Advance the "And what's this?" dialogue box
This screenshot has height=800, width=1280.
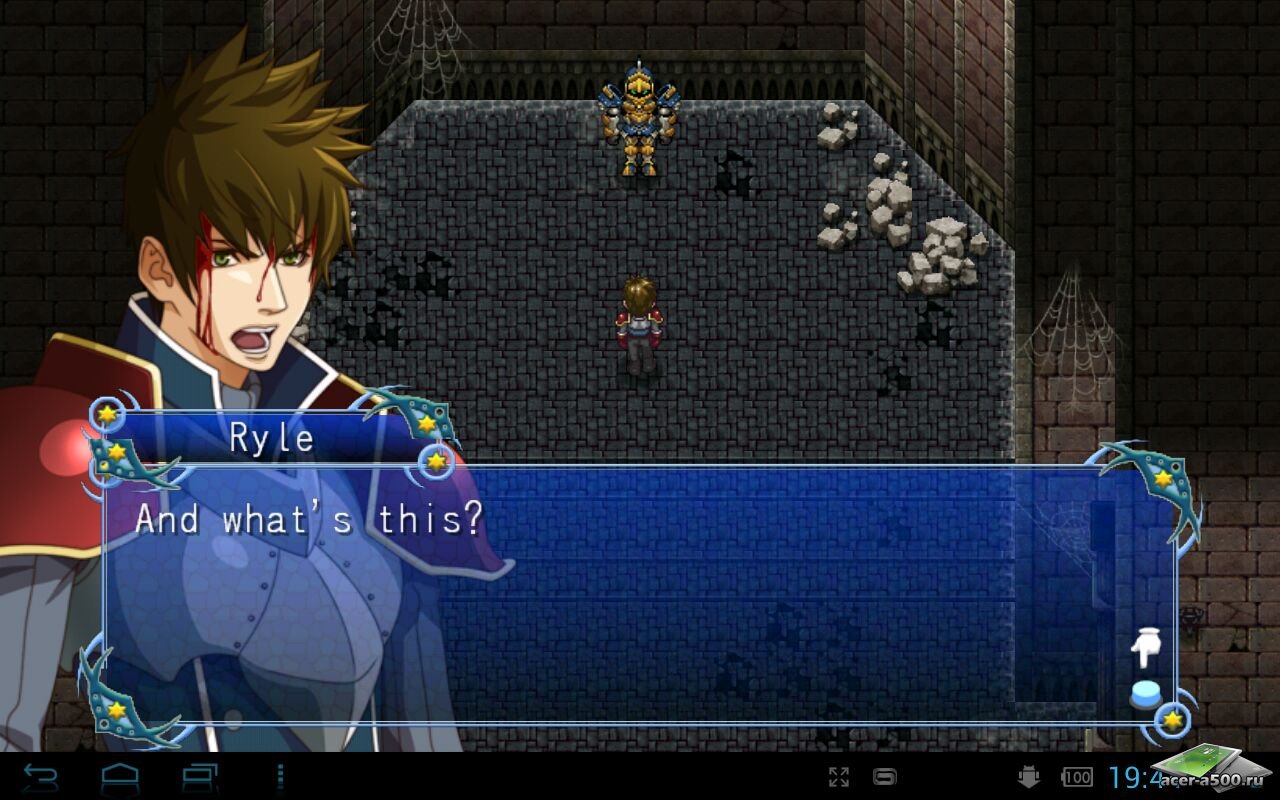pyautogui.click(x=640, y=592)
